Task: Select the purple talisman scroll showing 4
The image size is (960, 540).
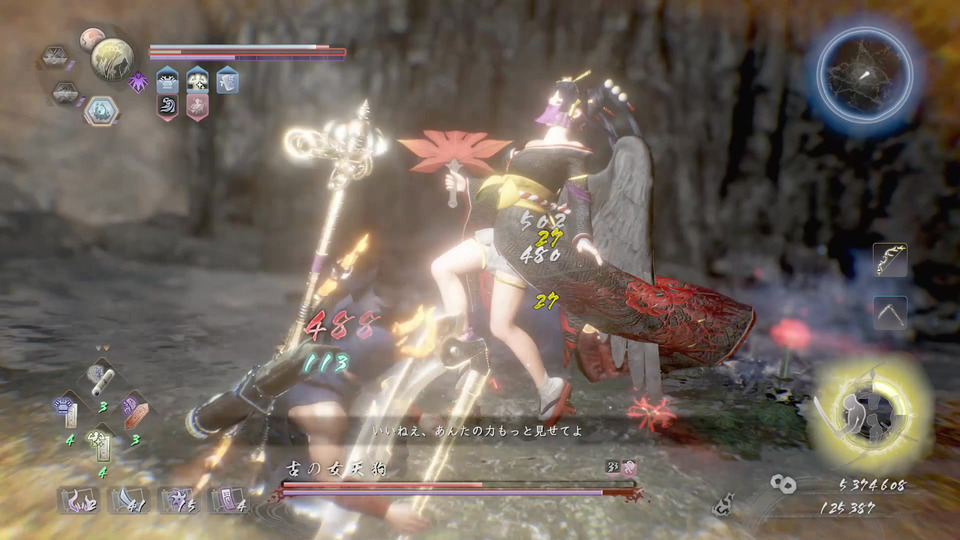Action: coord(226,499)
